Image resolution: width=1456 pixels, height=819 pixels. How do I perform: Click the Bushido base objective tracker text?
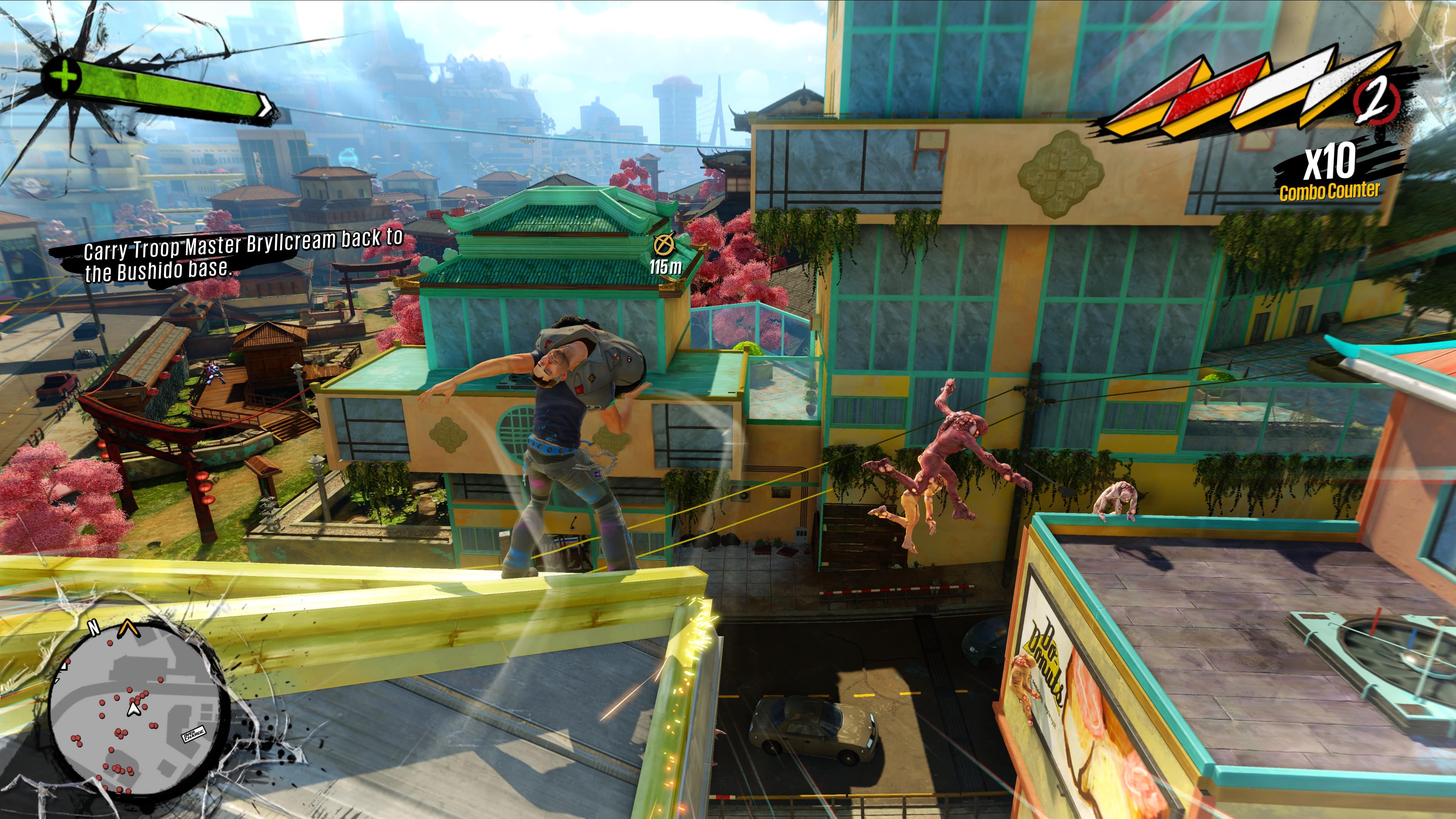coord(243,256)
